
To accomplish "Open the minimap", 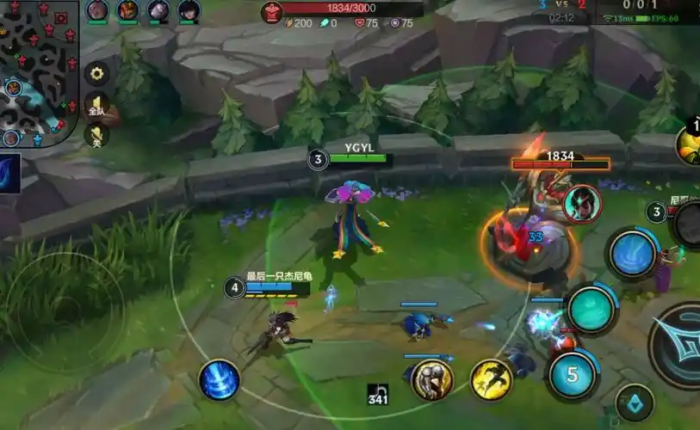I will 40,72.
